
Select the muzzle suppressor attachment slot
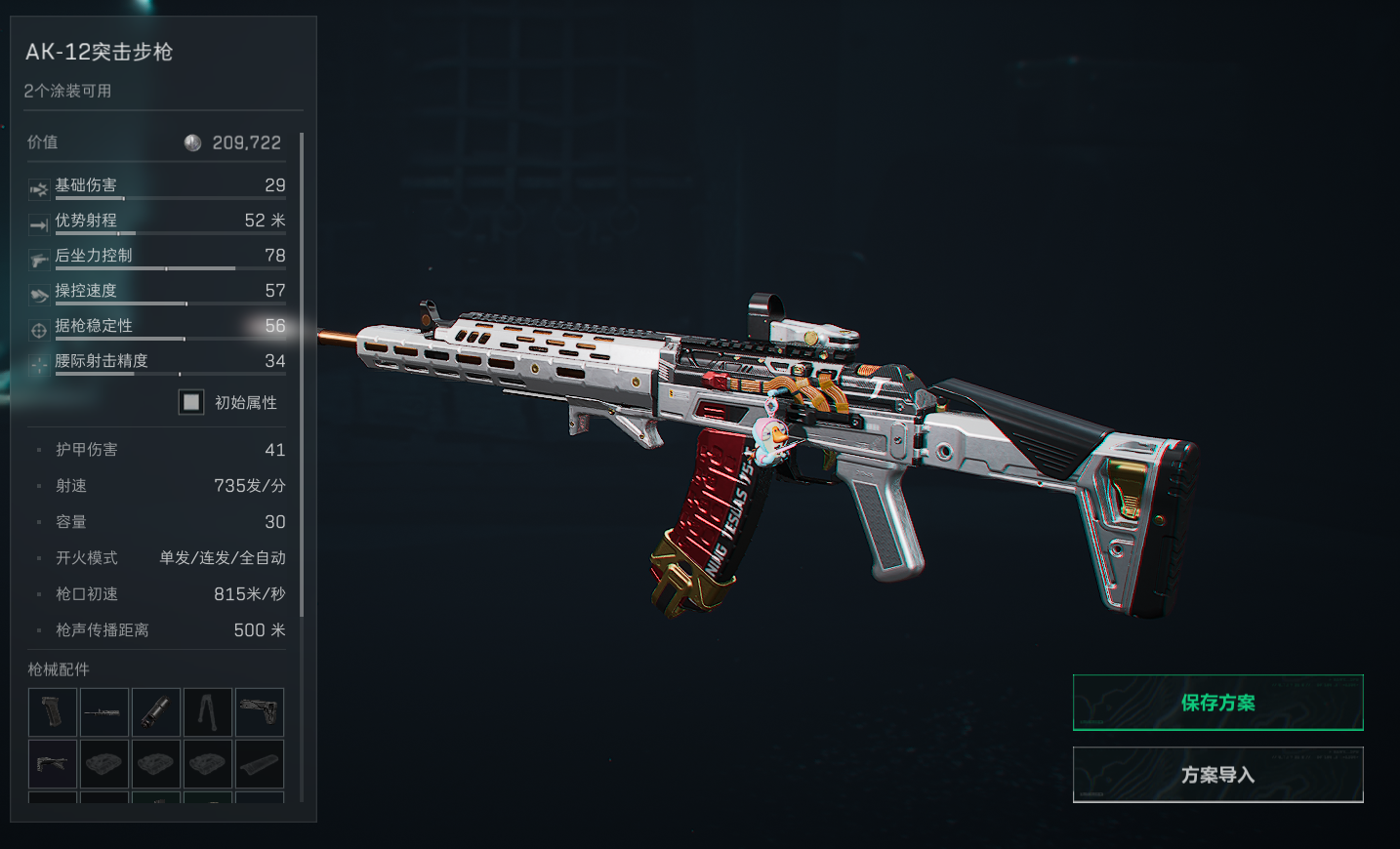(x=155, y=712)
